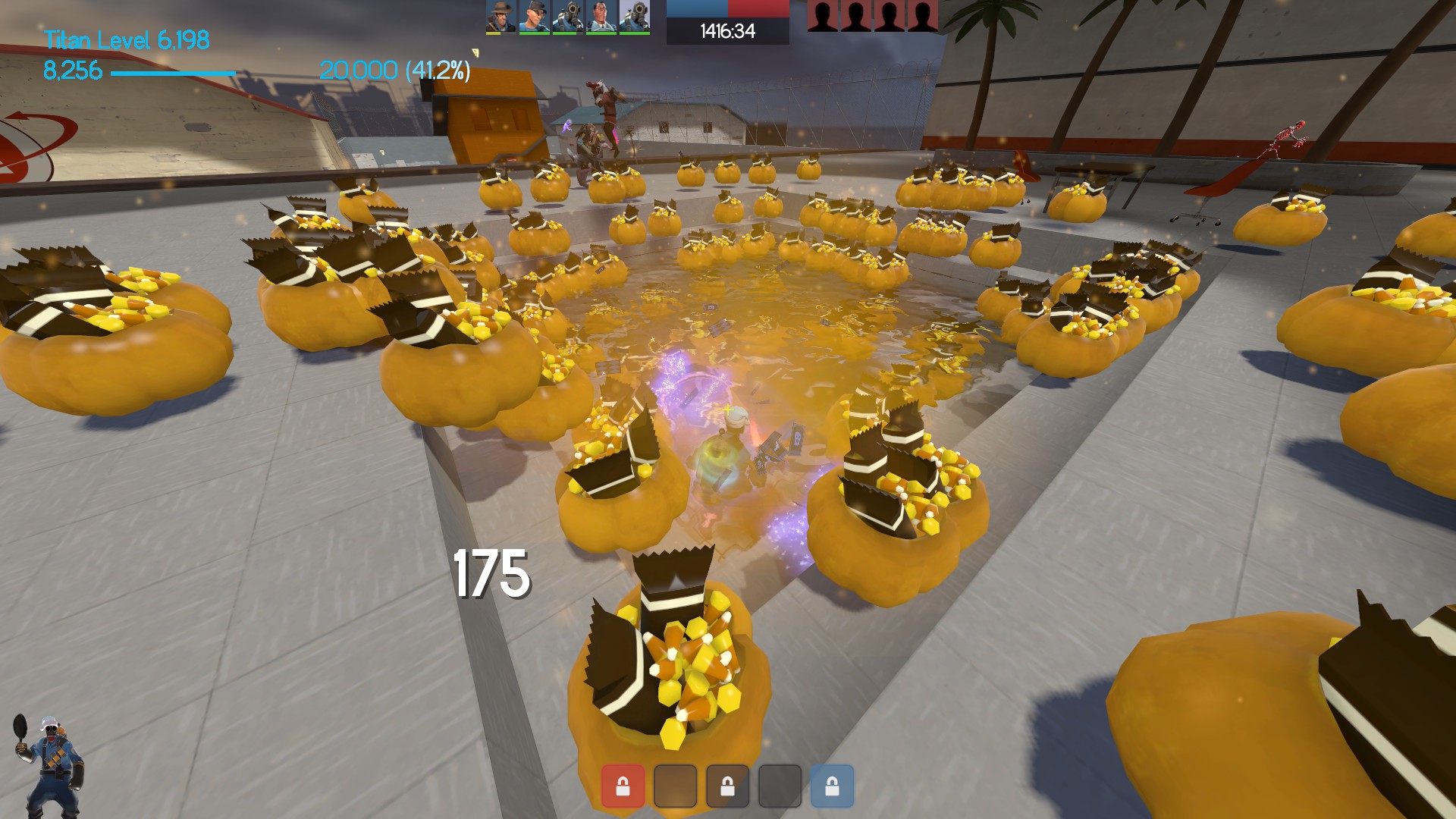Click the red locked control point icon
This screenshot has height=819, width=1456.
623,786
